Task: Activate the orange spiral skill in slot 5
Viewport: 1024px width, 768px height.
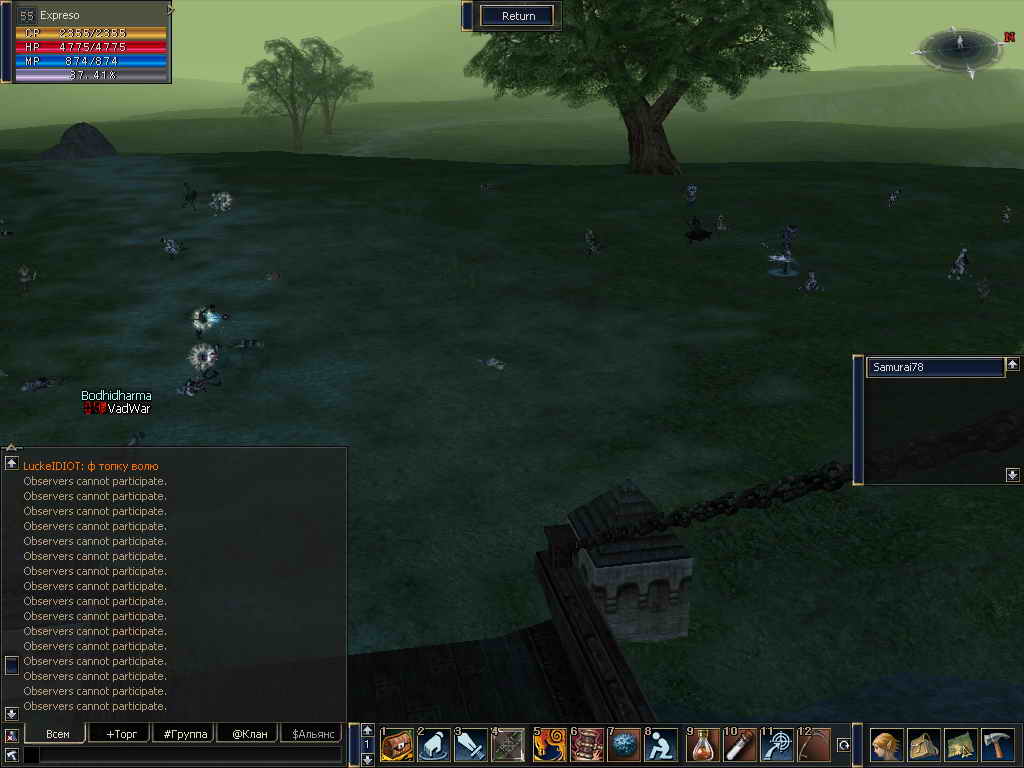Action: 549,745
